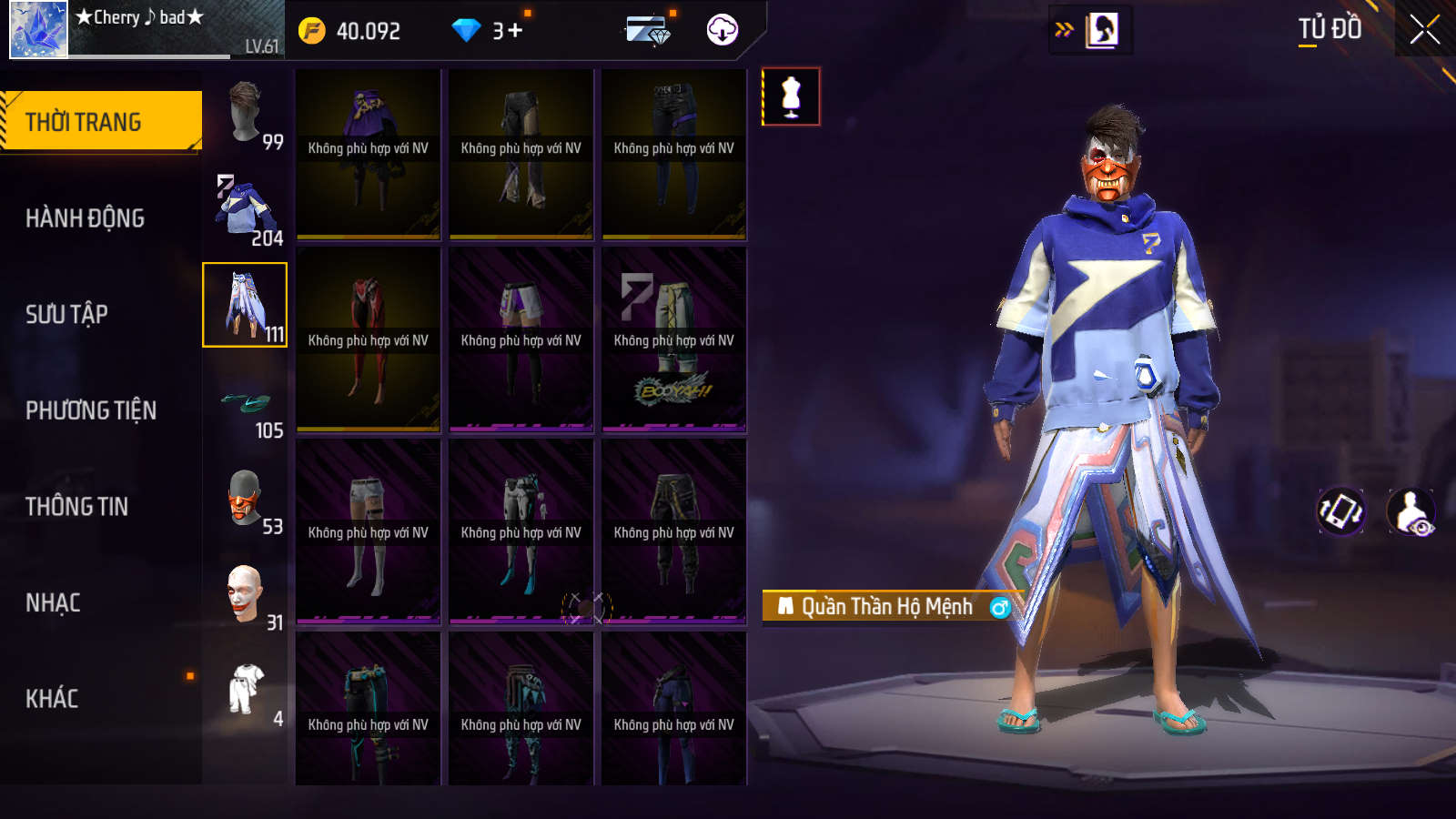
Task: Switch to the Hành Động menu
Action: click(x=85, y=218)
